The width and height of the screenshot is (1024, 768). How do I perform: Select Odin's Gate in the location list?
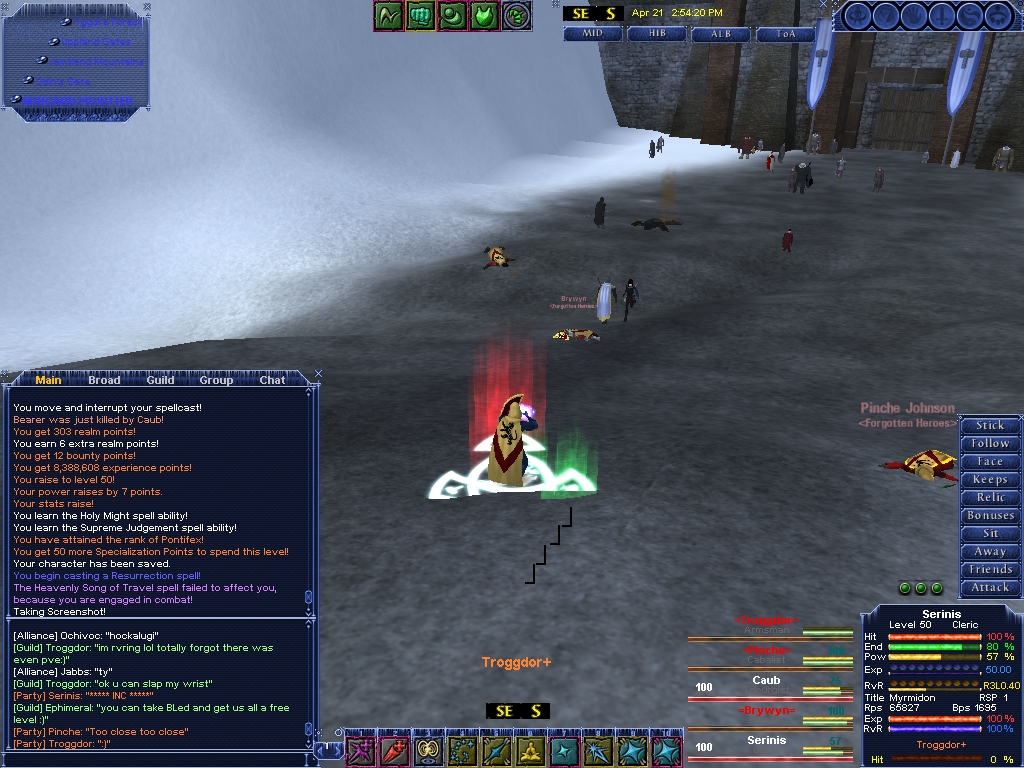(63, 81)
